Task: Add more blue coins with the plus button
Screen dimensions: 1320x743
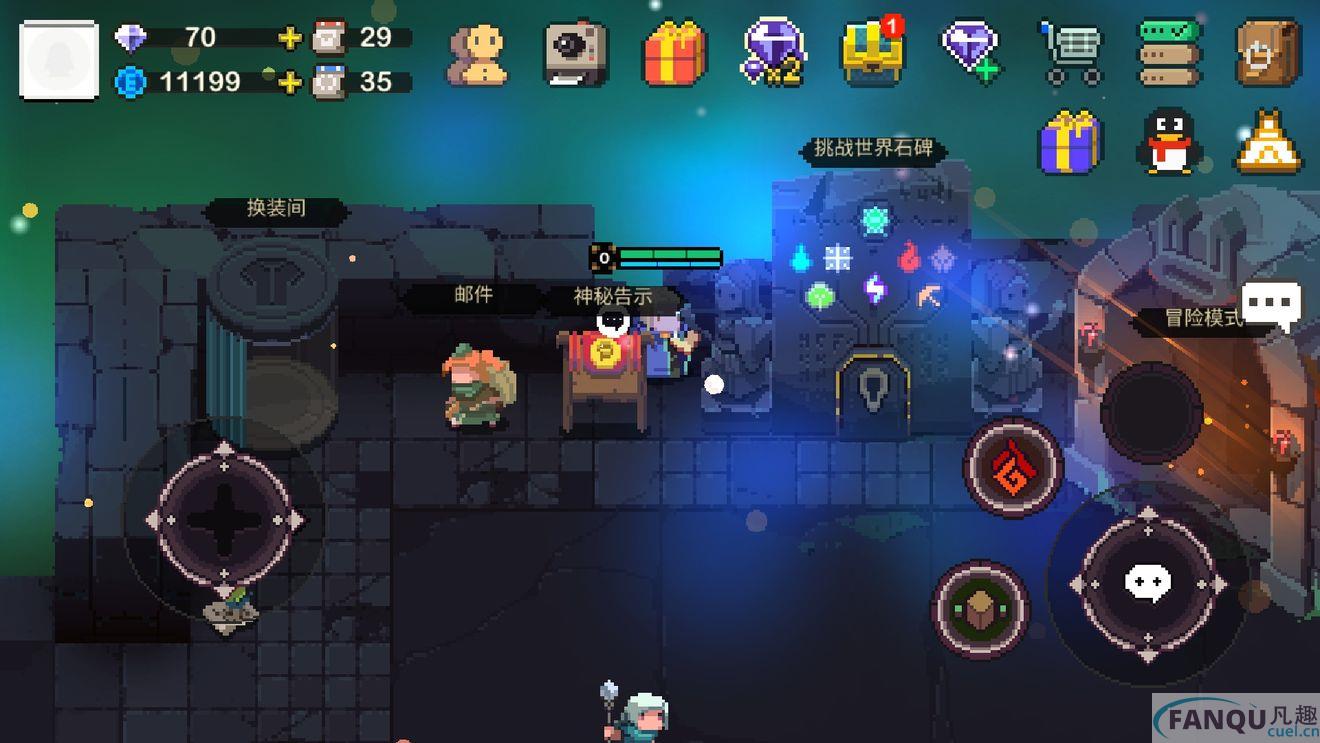Action: [290, 82]
